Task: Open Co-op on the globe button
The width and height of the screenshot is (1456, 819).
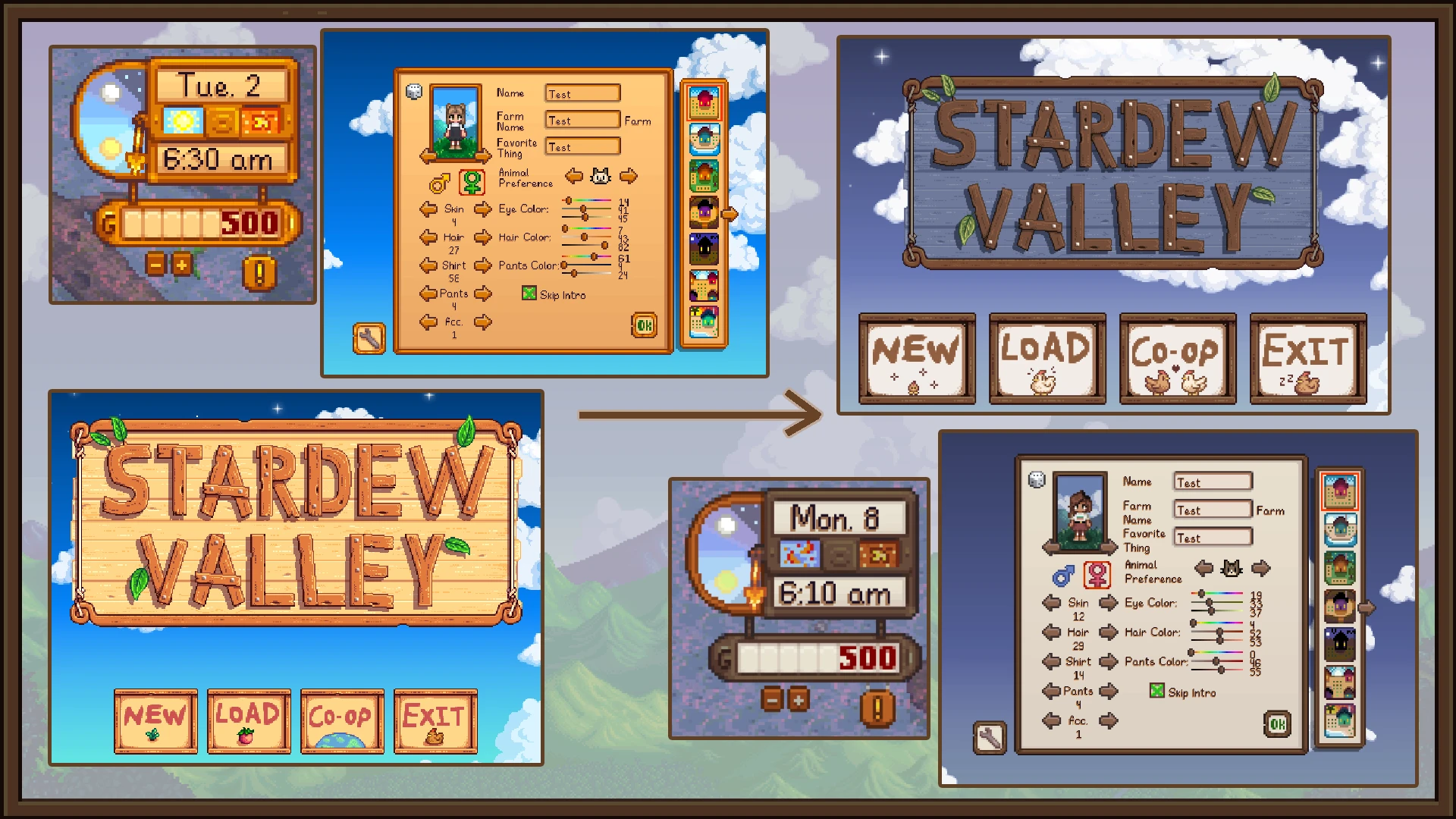Action: [342, 720]
